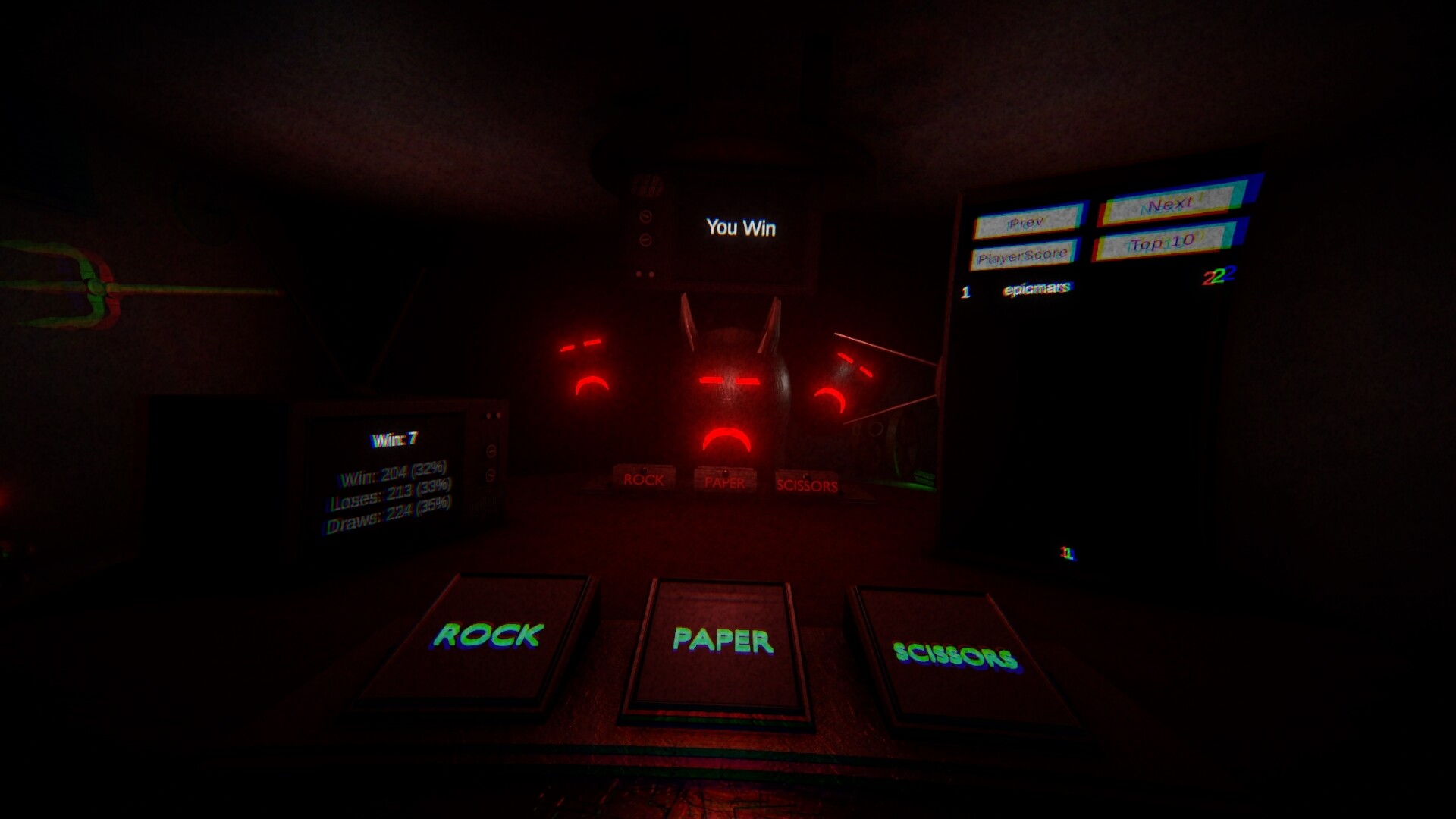Image resolution: width=1456 pixels, height=819 pixels.
Task: Select the epicmars leaderboard entry
Action: pyautogui.click(x=1039, y=287)
